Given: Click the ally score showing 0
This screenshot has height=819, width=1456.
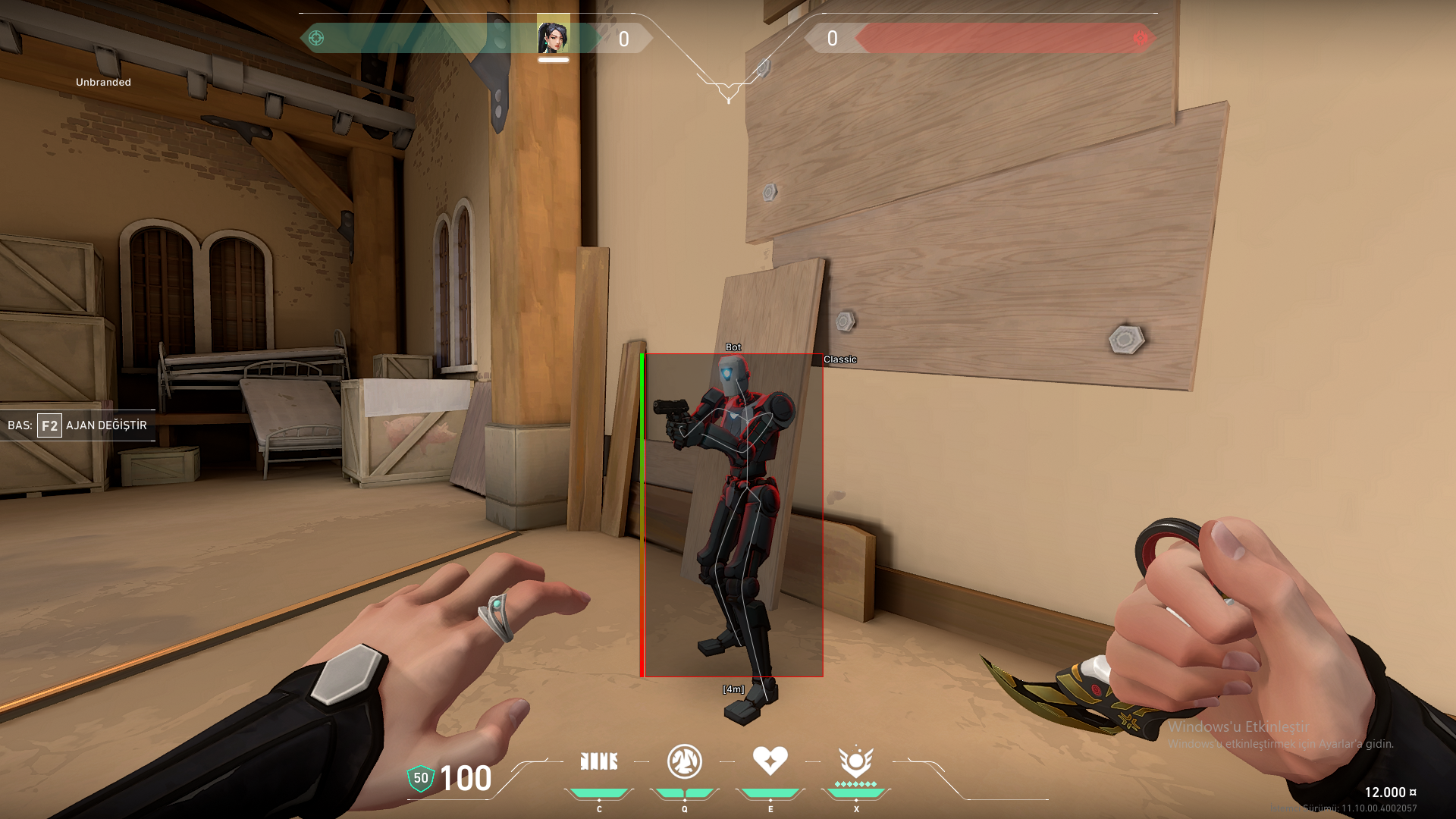Looking at the screenshot, I should [623, 39].
